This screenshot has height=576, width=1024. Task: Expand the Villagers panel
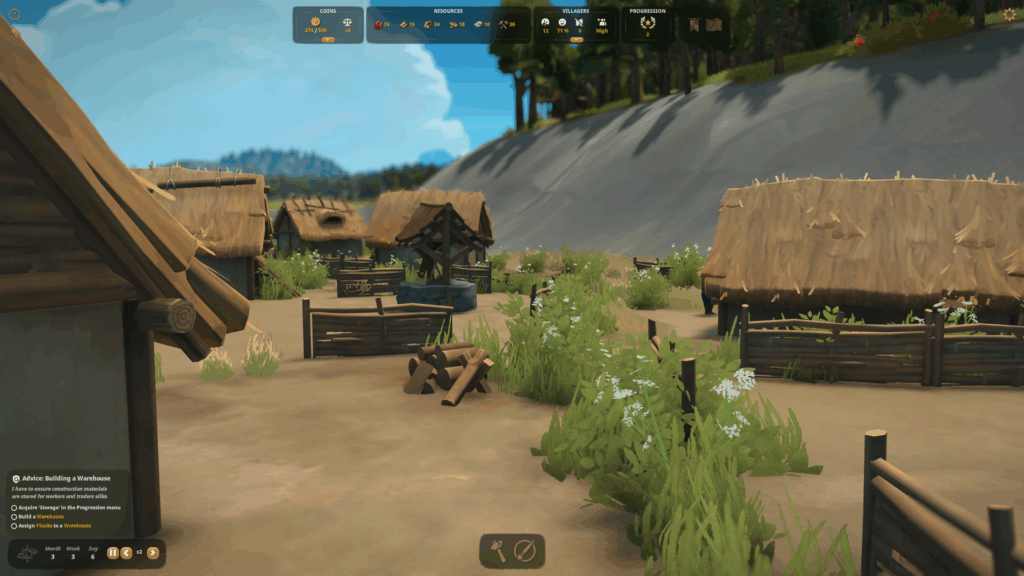pos(576,39)
